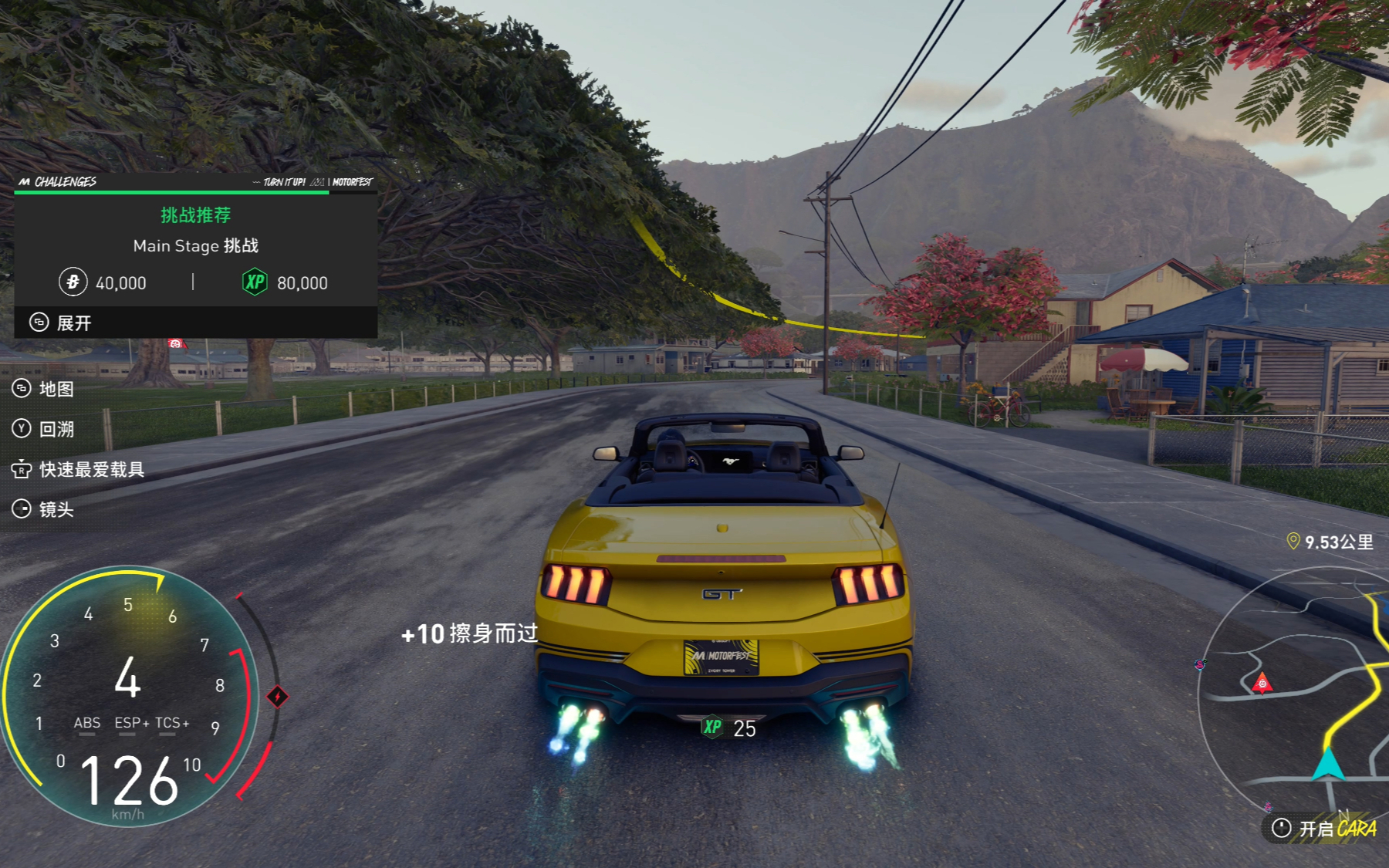Select the 镜头 camera option

click(44, 509)
